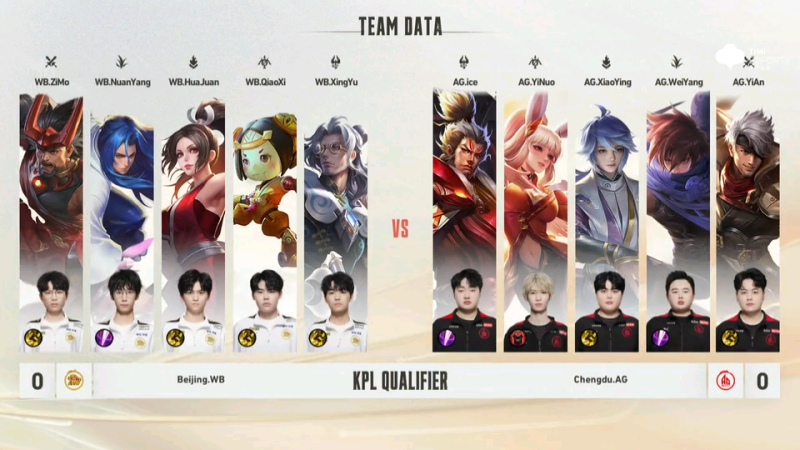800x450 pixels.
Task: Select the WB.XingYu player card
Action: click(336, 220)
